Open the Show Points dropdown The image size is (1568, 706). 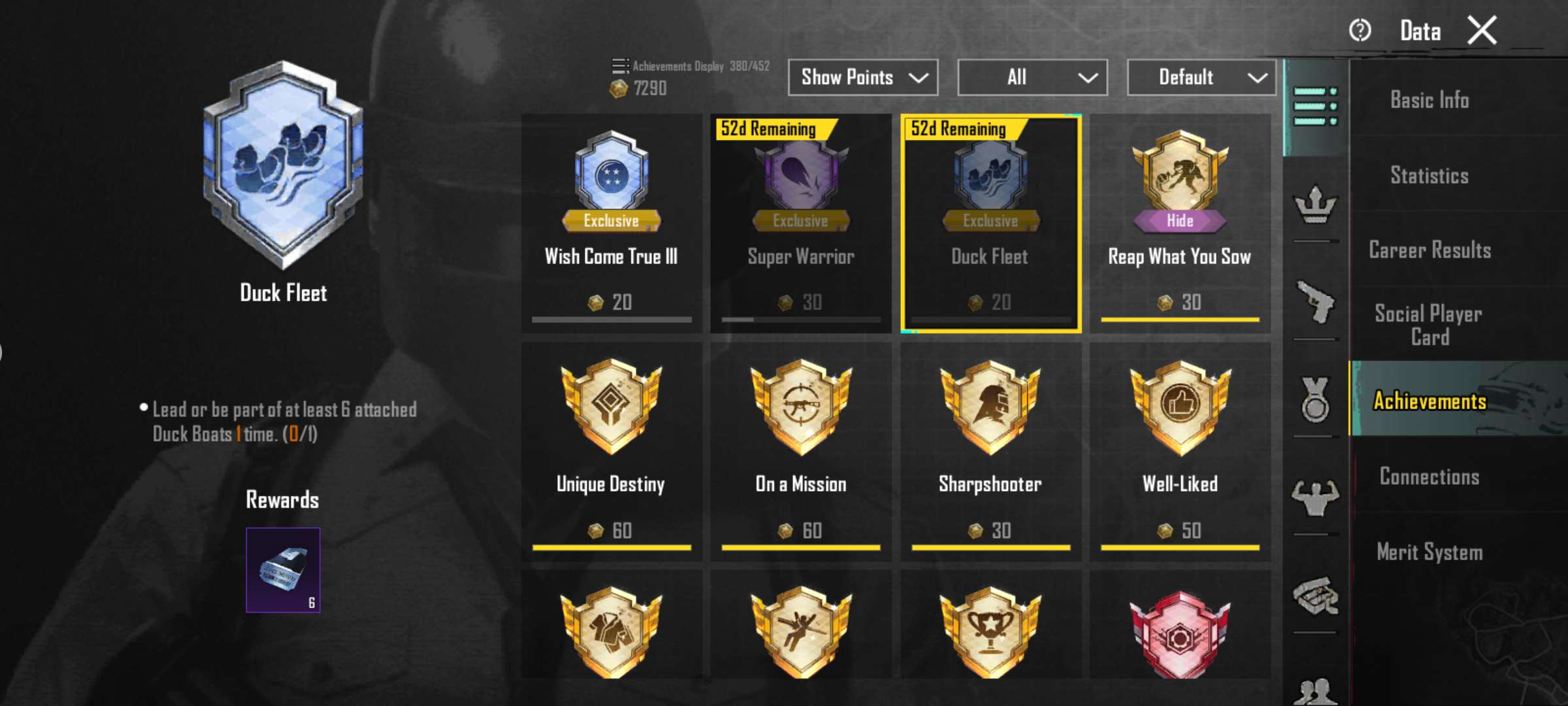862,77
